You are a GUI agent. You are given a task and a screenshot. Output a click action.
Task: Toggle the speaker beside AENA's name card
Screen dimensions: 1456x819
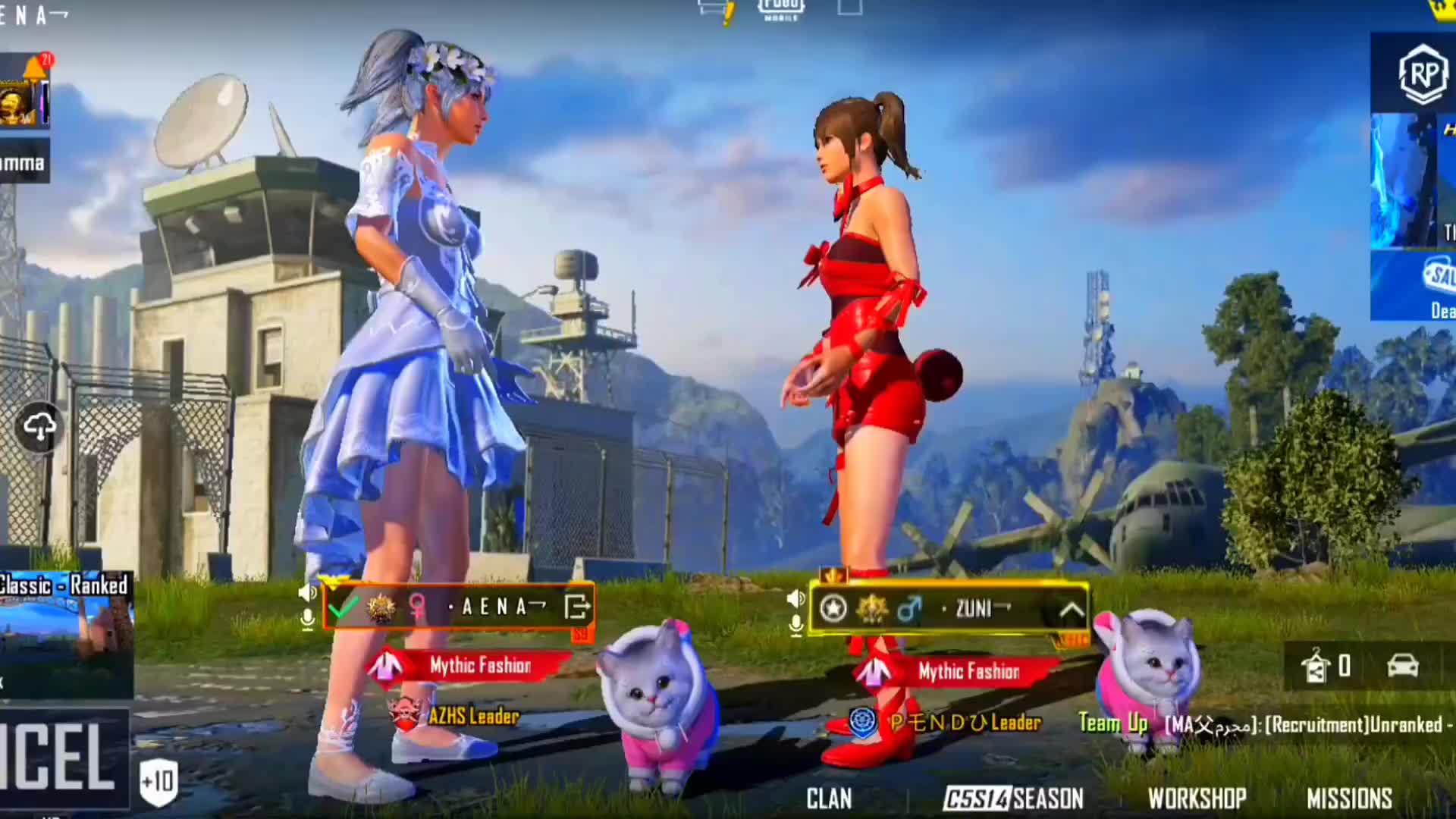(308, 592)
